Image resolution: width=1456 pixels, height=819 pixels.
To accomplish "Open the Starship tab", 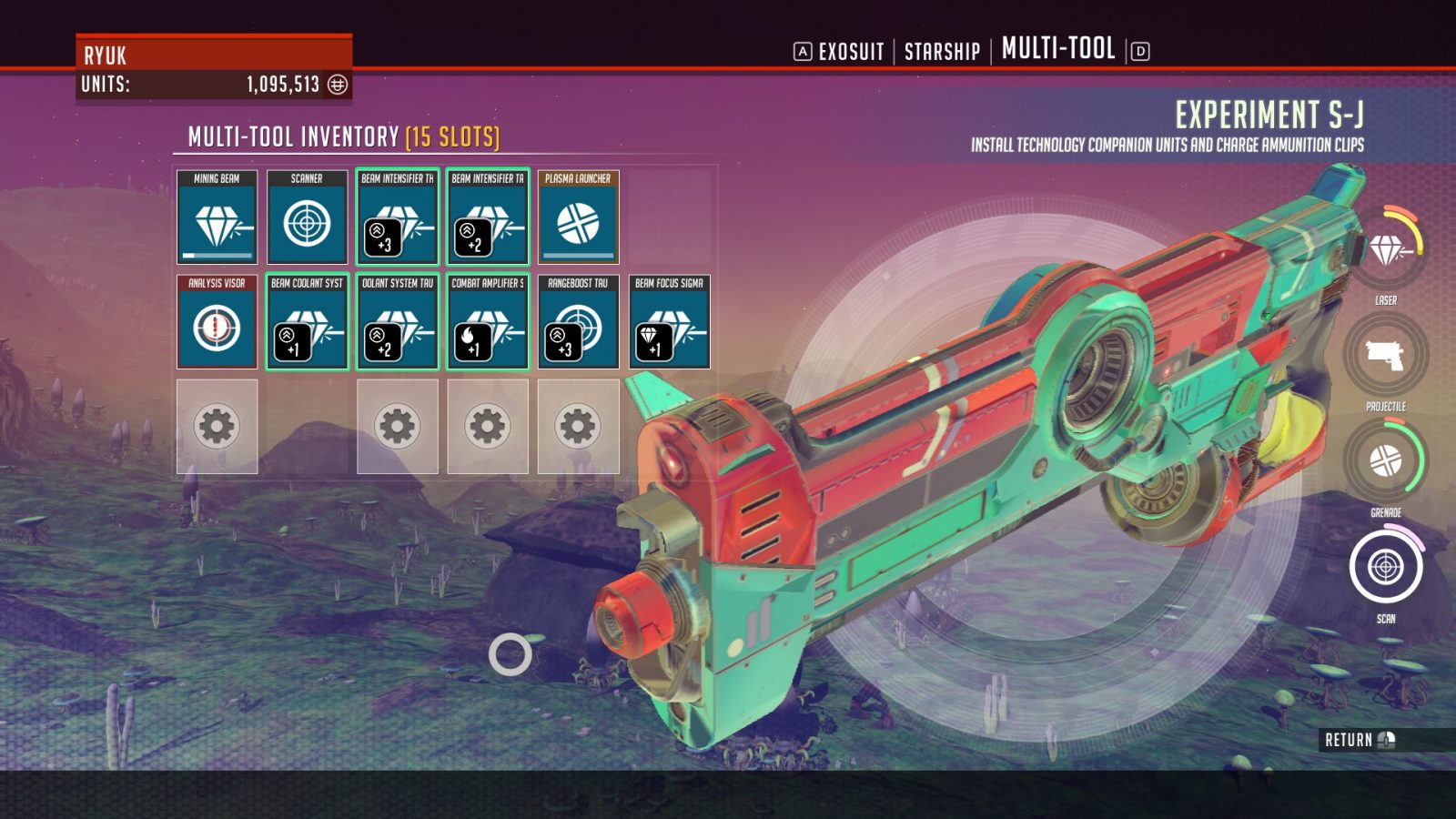I will [942, 52].
